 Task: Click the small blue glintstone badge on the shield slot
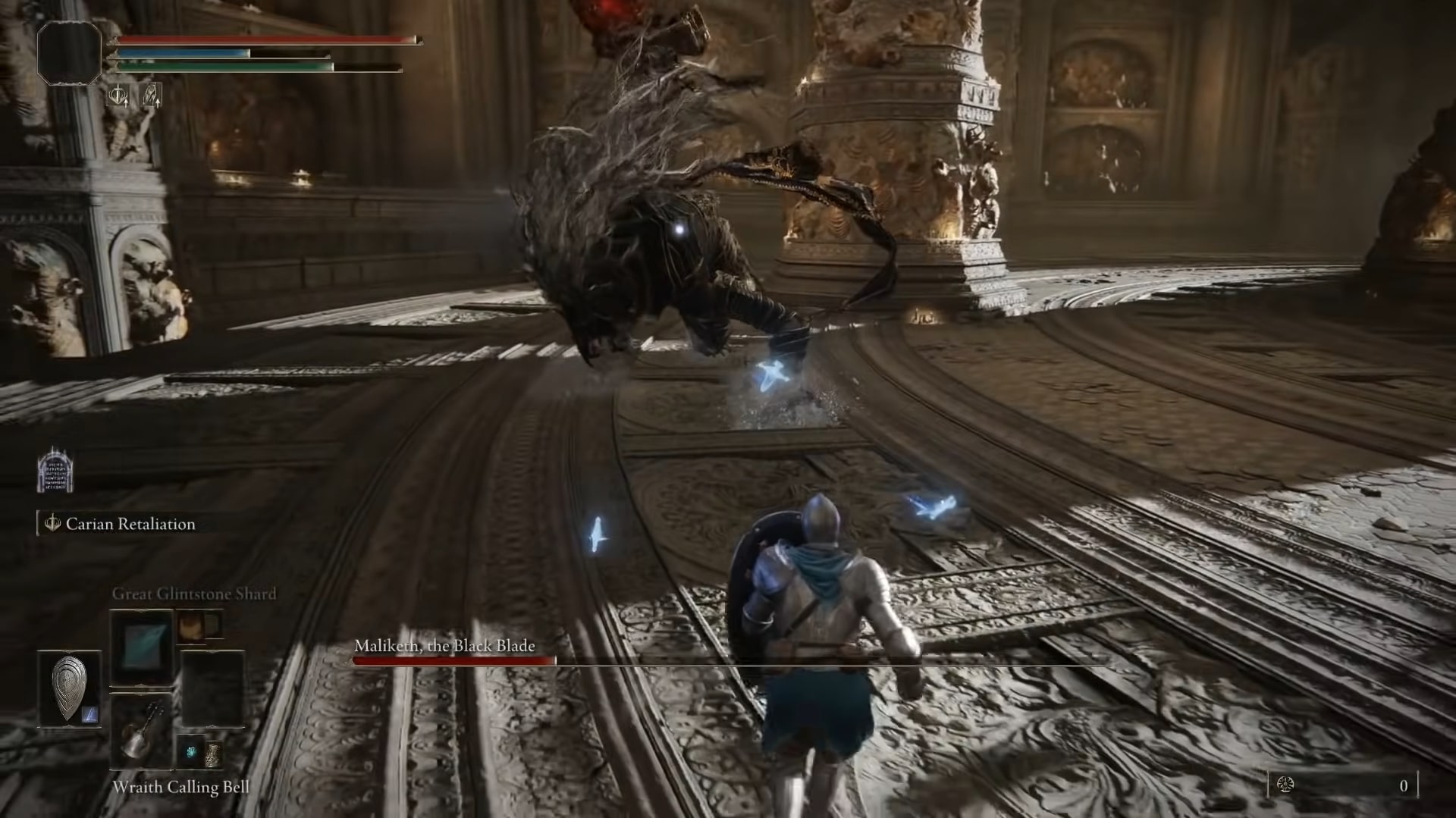coord(89,714)
